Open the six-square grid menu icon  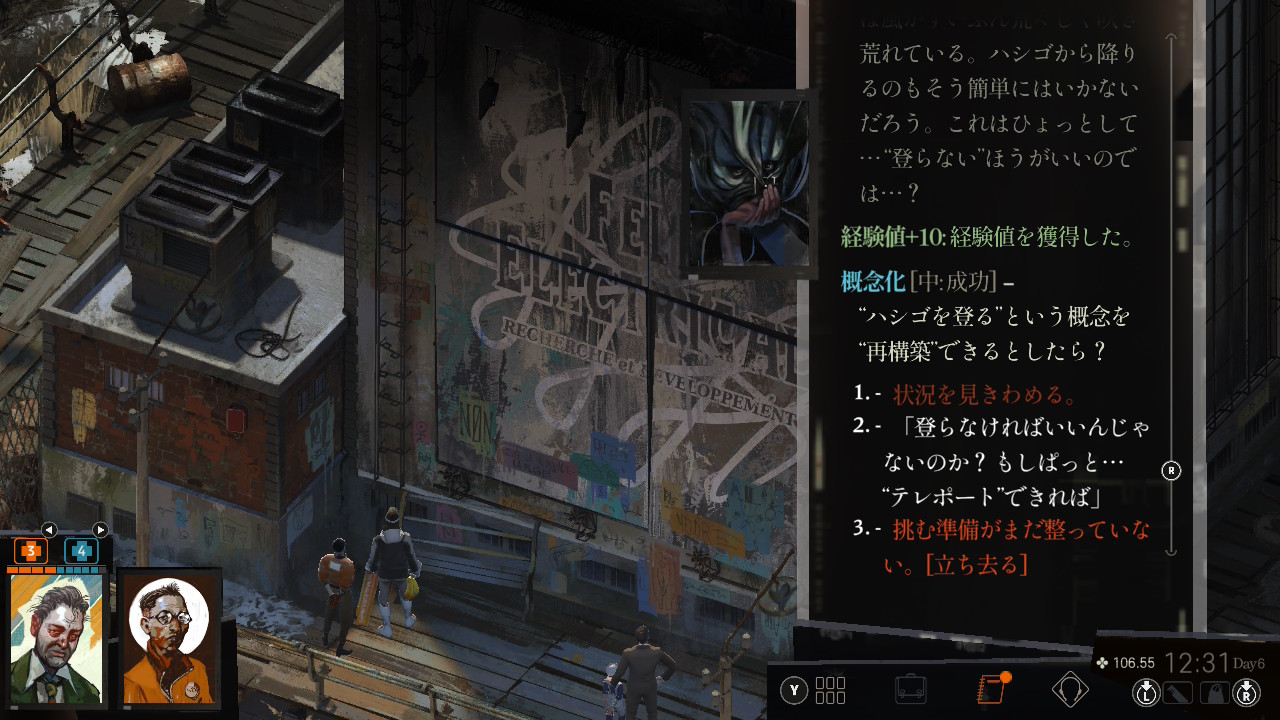coord(830,690)
